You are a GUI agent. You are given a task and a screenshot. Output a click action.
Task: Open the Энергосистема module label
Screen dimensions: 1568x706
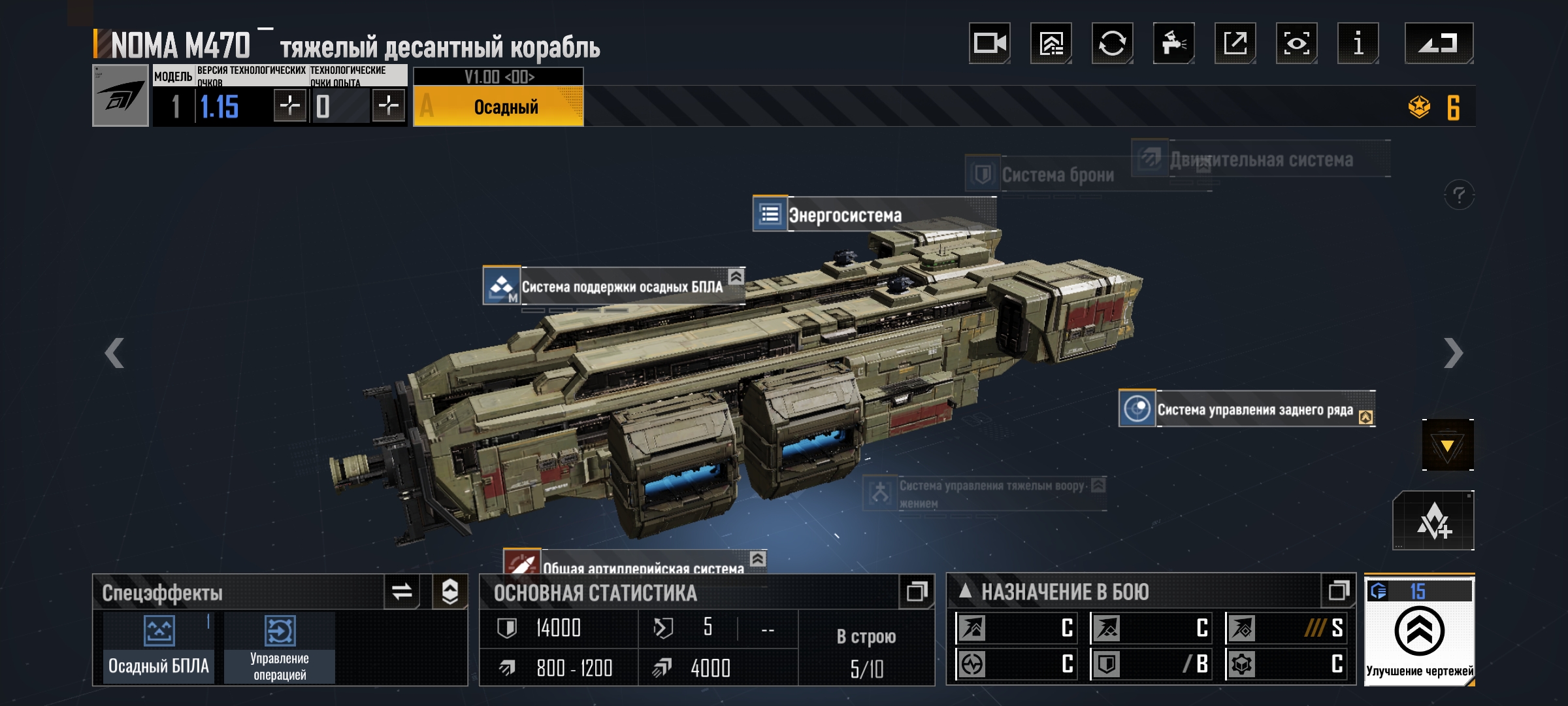point(844,214)
